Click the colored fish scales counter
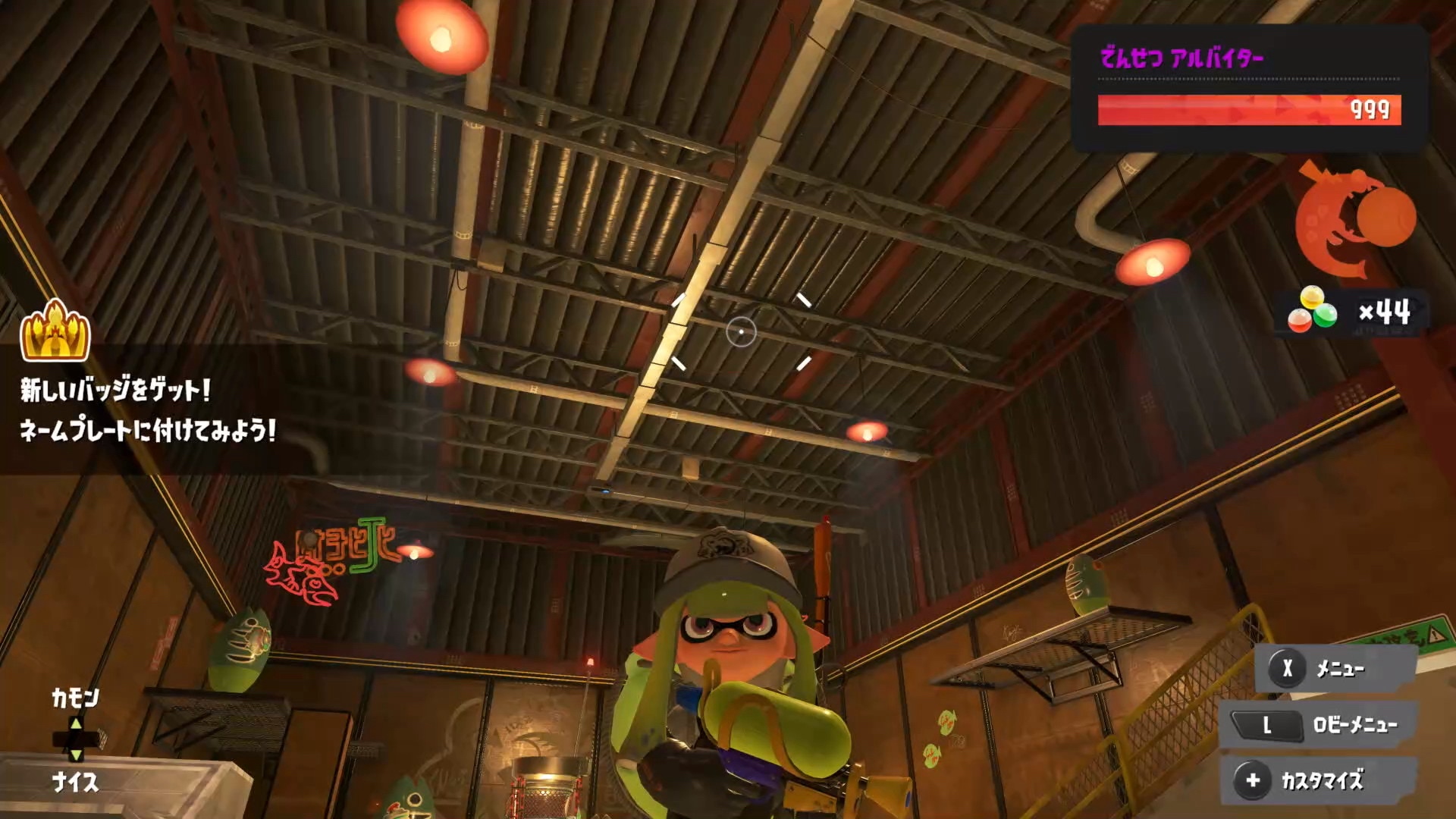 click(1351, 312)
